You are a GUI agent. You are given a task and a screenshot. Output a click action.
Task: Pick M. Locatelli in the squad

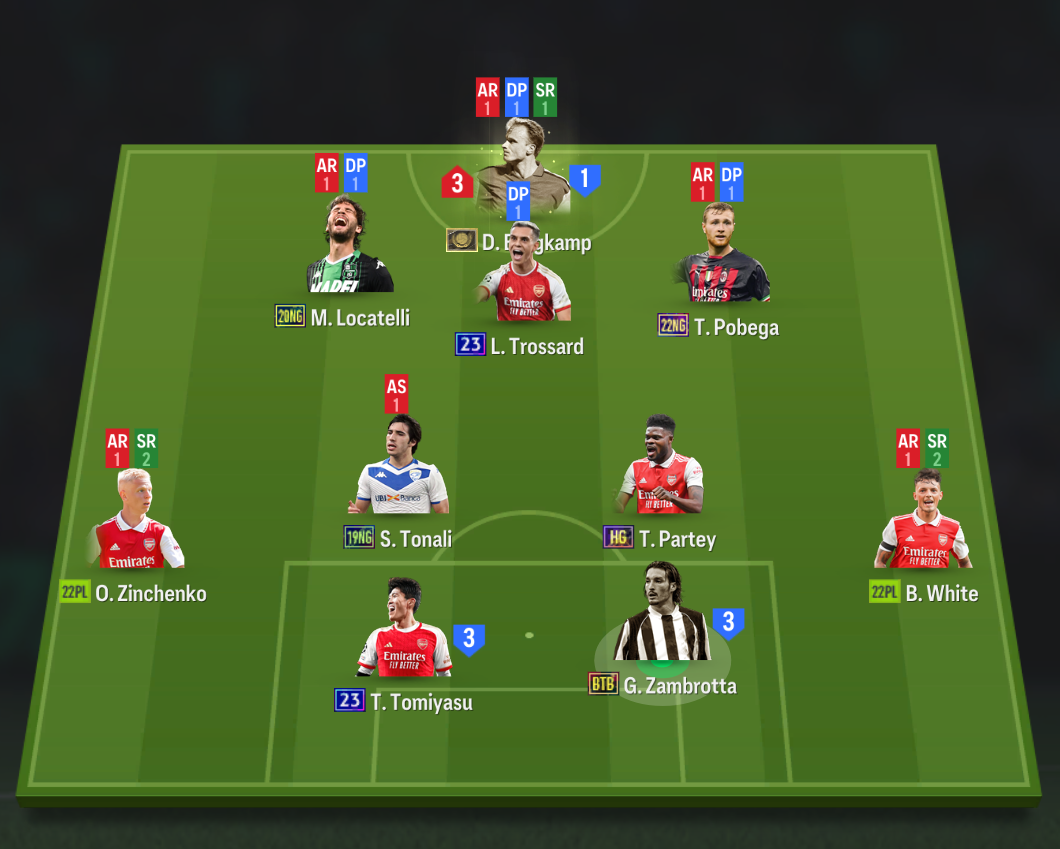pos(349,250)
